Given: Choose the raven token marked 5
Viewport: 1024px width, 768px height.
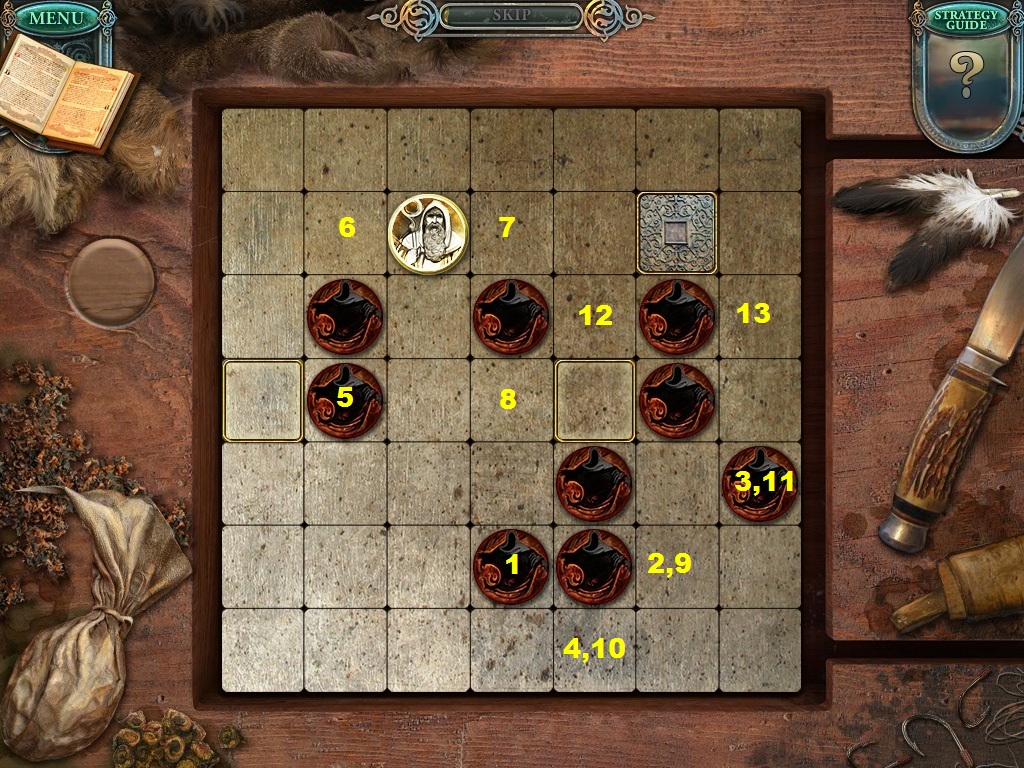Looking at the screenshot, I should (345, 400).
